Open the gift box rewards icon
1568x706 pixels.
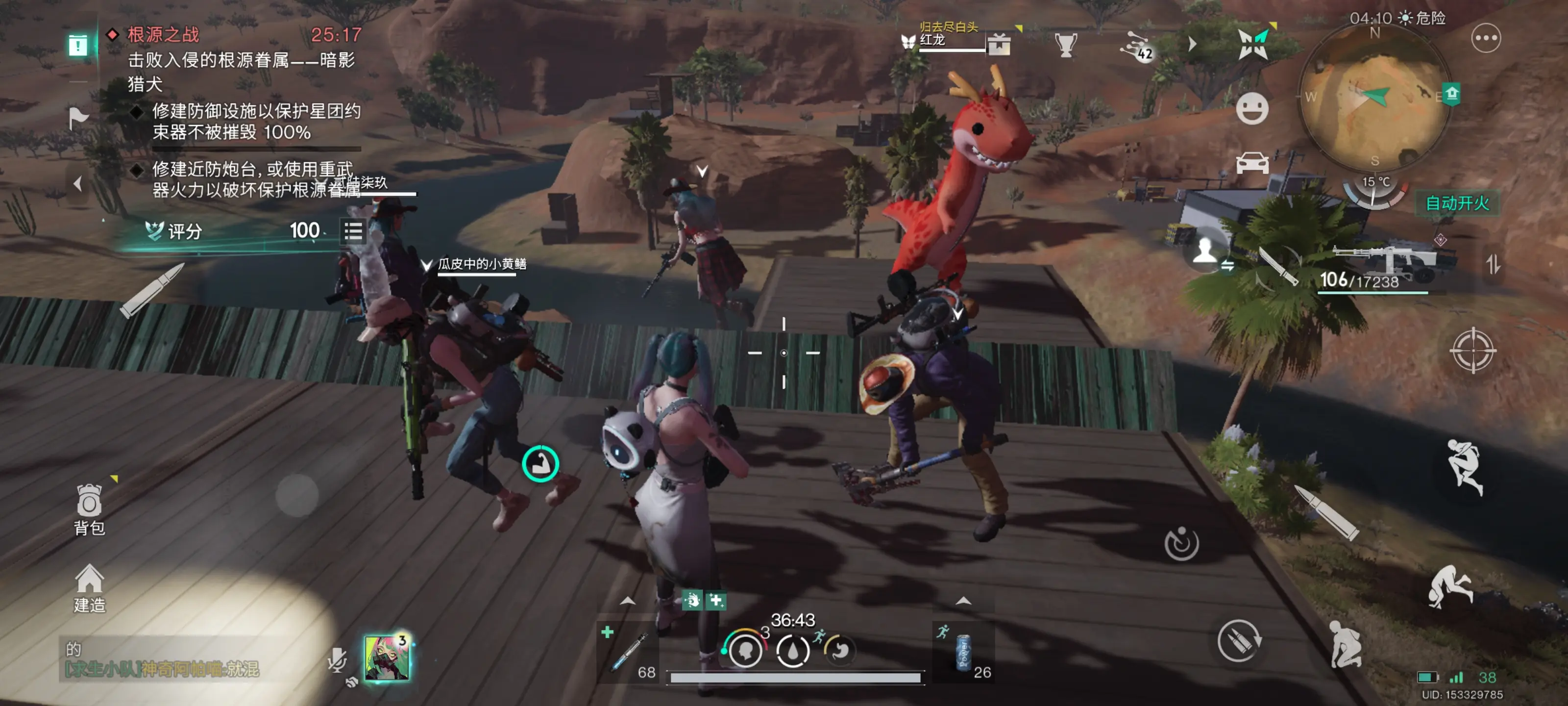coord(999,45)
